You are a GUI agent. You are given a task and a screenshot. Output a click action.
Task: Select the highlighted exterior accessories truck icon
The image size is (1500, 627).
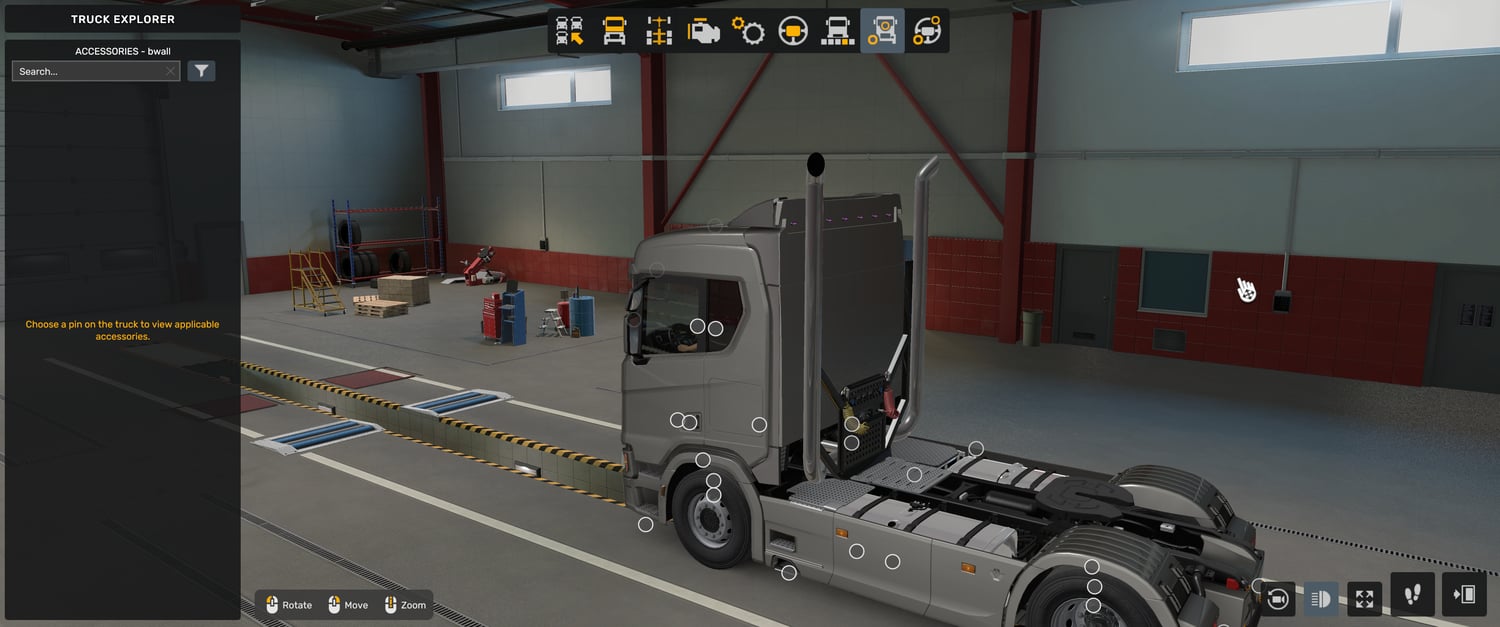[x=882, y=31]
